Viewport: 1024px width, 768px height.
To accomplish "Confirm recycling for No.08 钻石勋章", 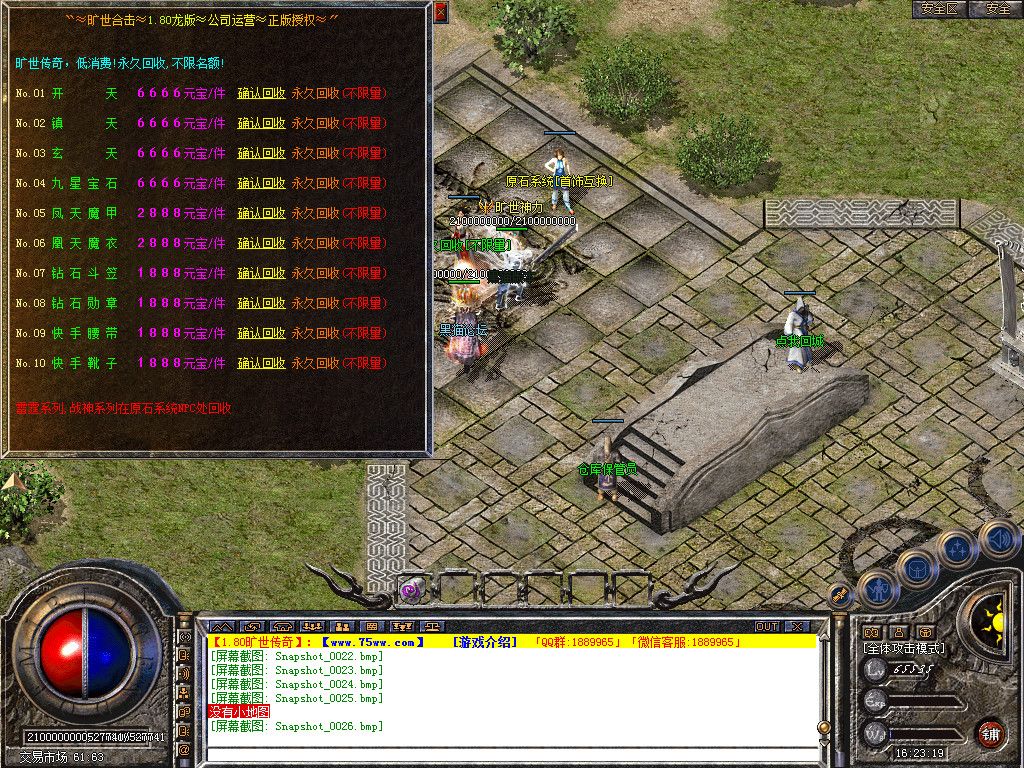I will tap(261, 303).
